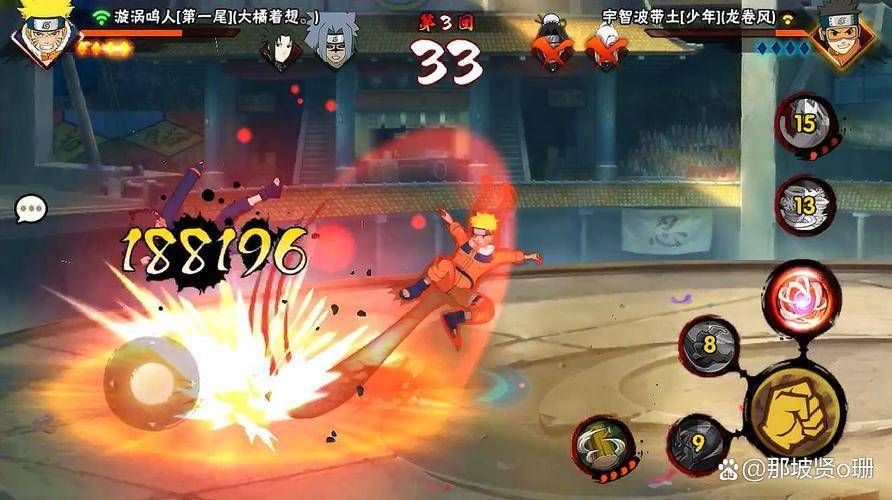Use the skill showing cooldown 8
The height and width of the screenshot is (500, 892).
coord(710,346)
